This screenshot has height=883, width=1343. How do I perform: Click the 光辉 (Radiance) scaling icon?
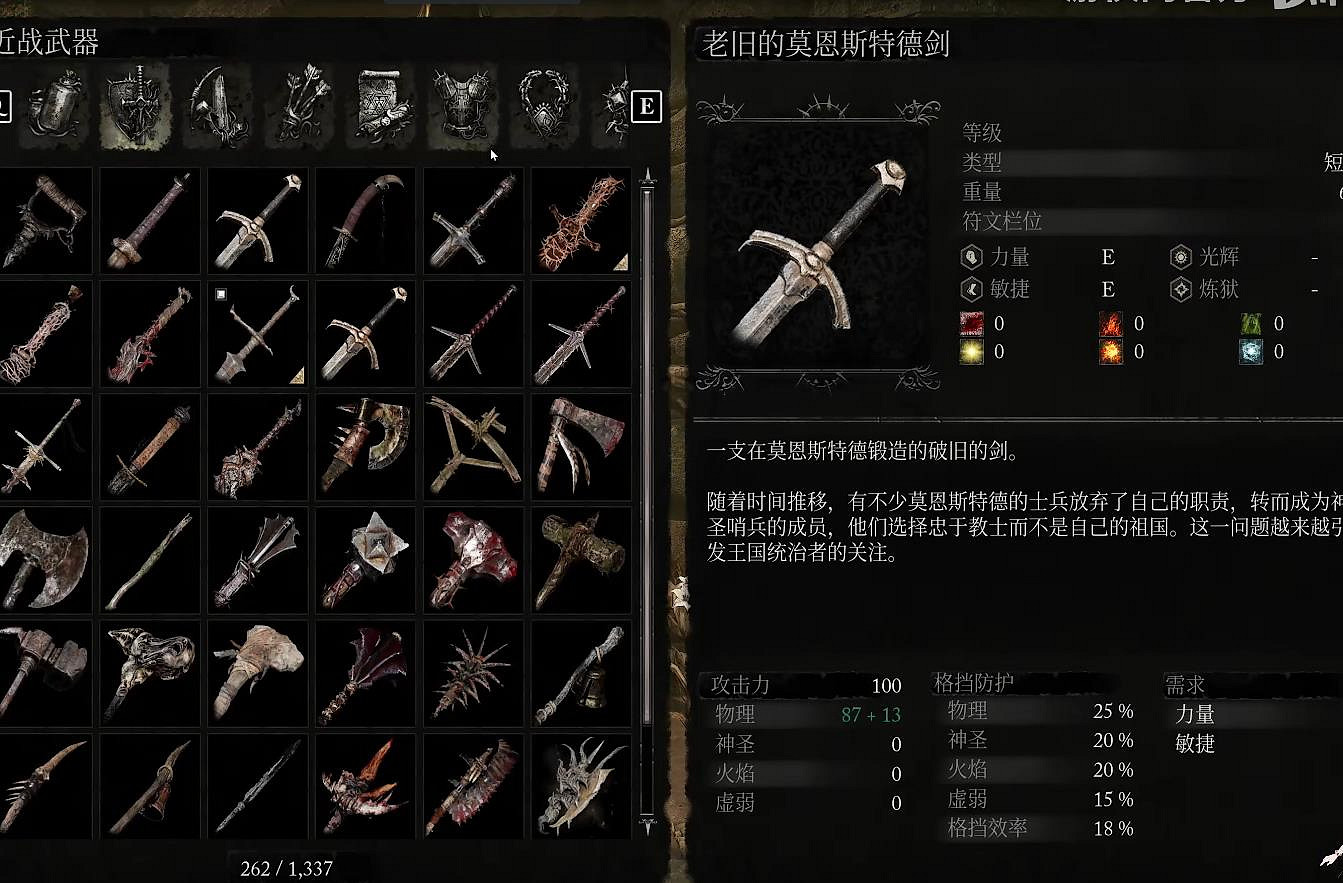coord(1180,256)
